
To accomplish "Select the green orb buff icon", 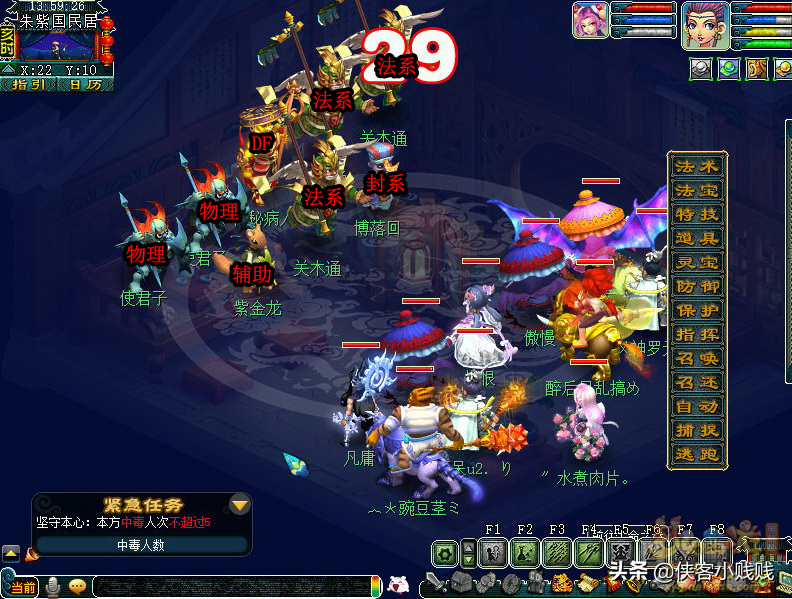I will [730, 68].
